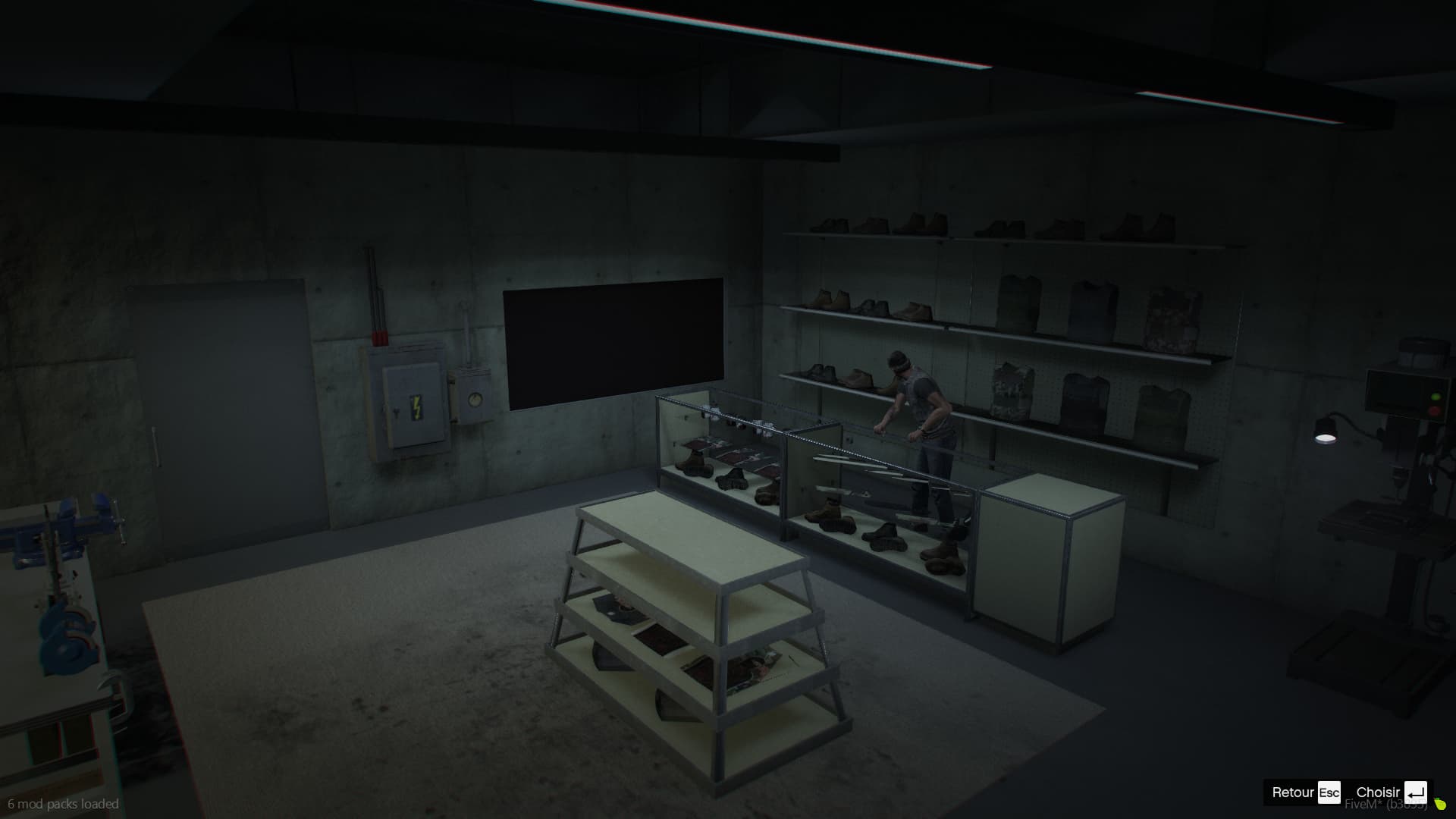The width and height of the screenshot is (1456, 819).
Task: Click the Enter key icon beside Choisir
Action: [x=1415, y=792]
